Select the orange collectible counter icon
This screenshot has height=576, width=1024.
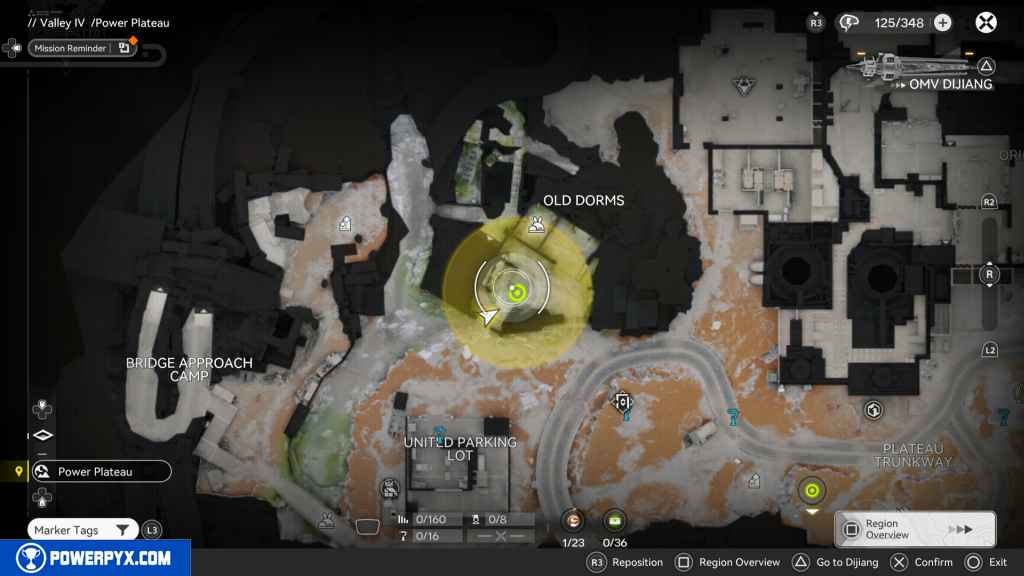click(573, 520)
